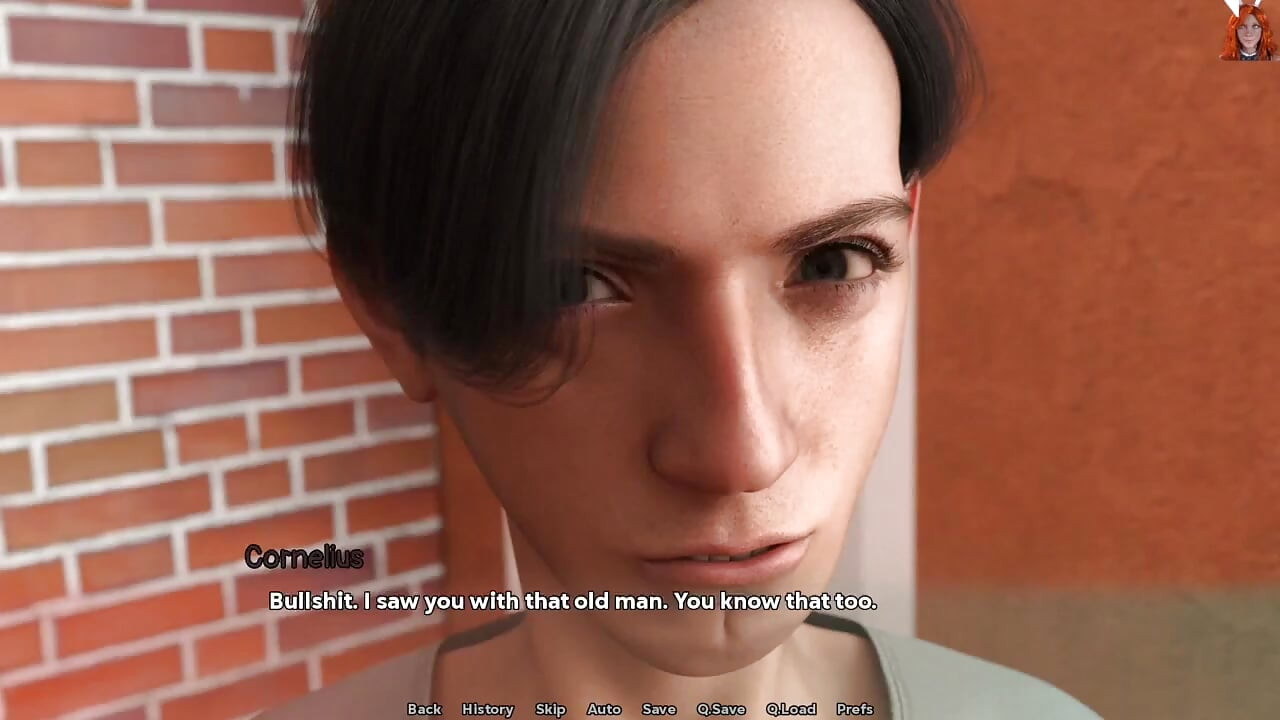Click Auto again to stop auto-forwarding
This screenshot has height=720, width=1280.
(604, 709)
